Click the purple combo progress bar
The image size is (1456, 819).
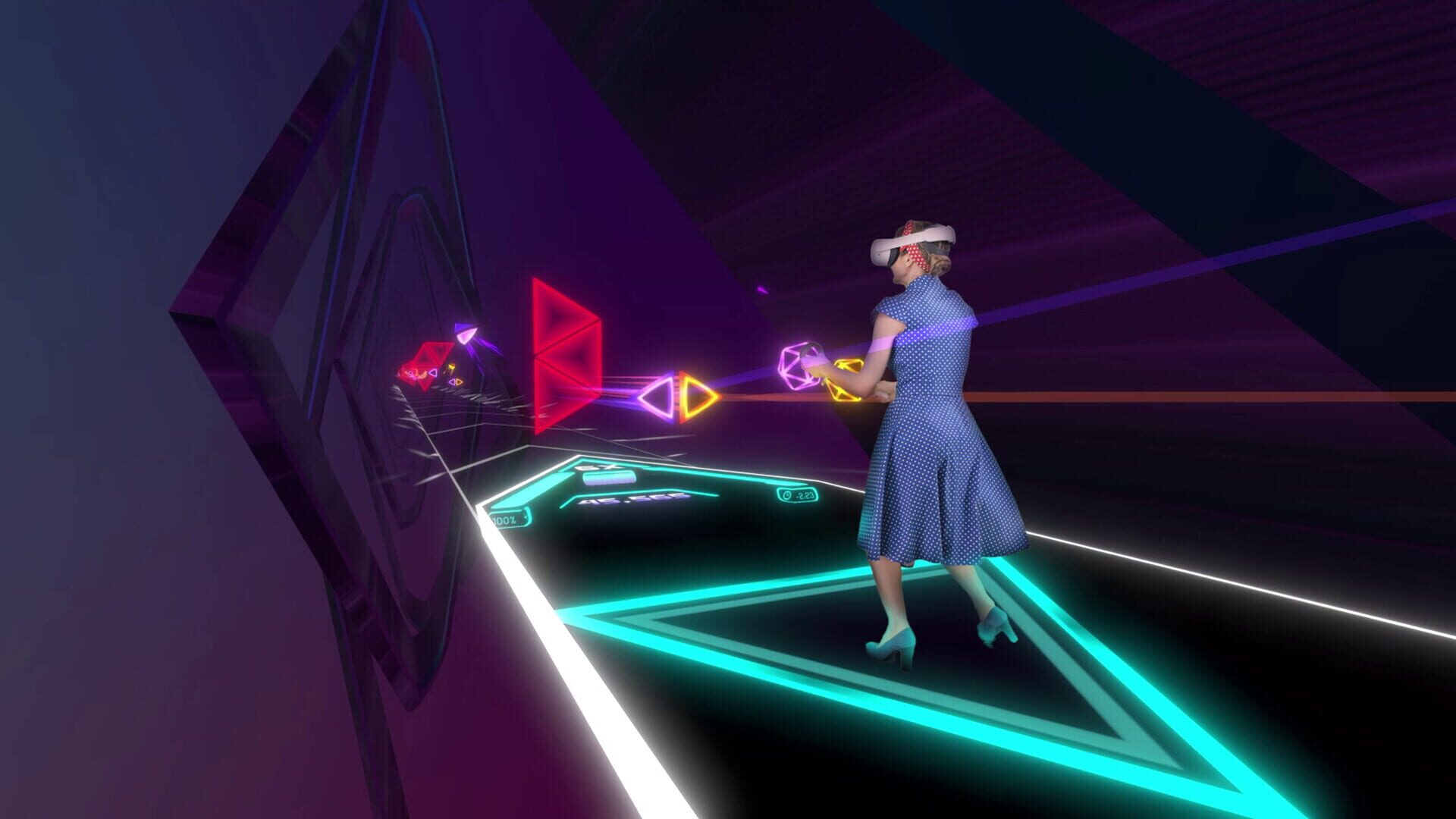607,478
